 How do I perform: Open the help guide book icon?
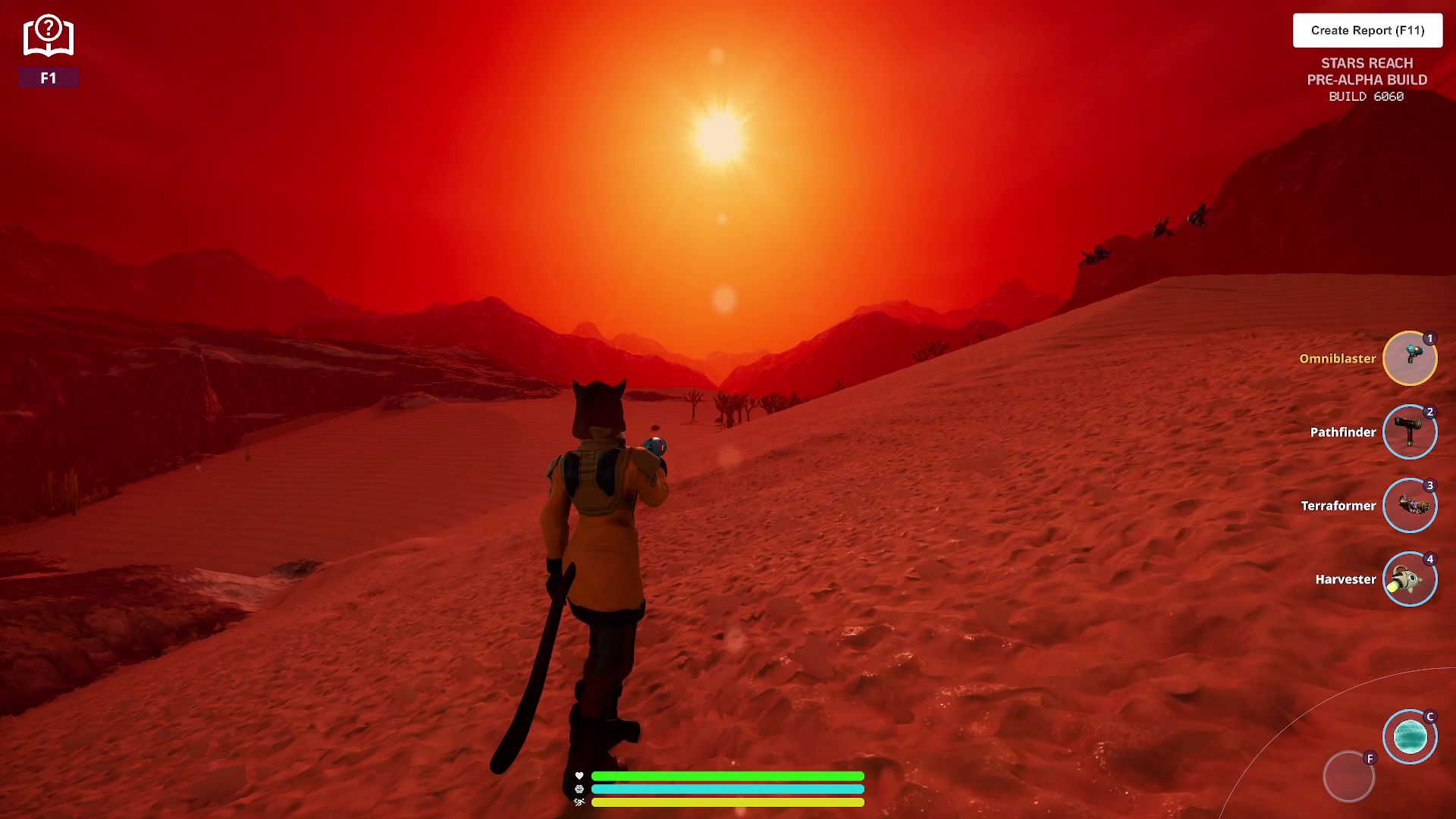pos(49,36)
